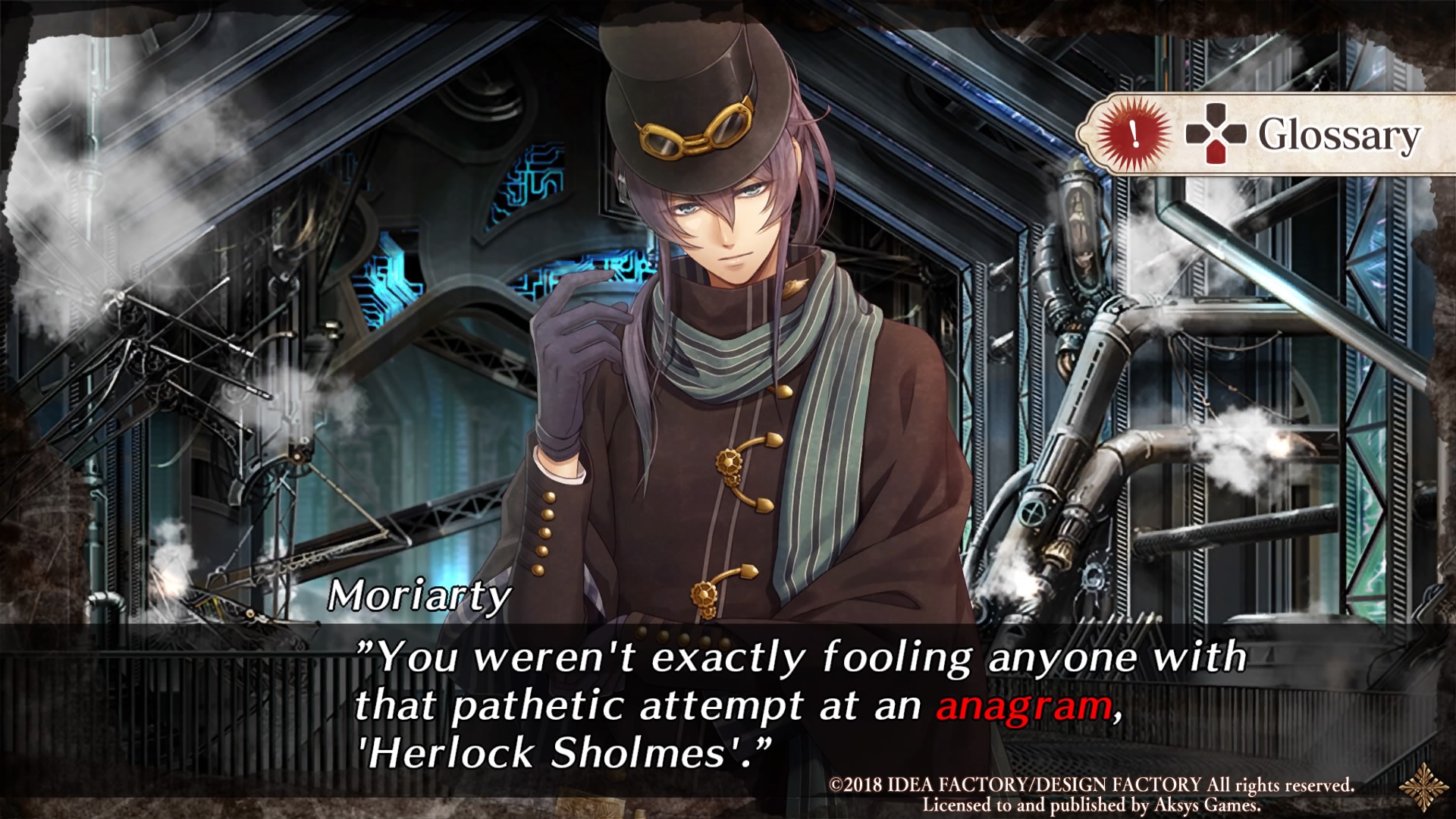Select the red highlighted word 'anagram'
This screenshot has width=1456, height=819.
pos(1025,706)
